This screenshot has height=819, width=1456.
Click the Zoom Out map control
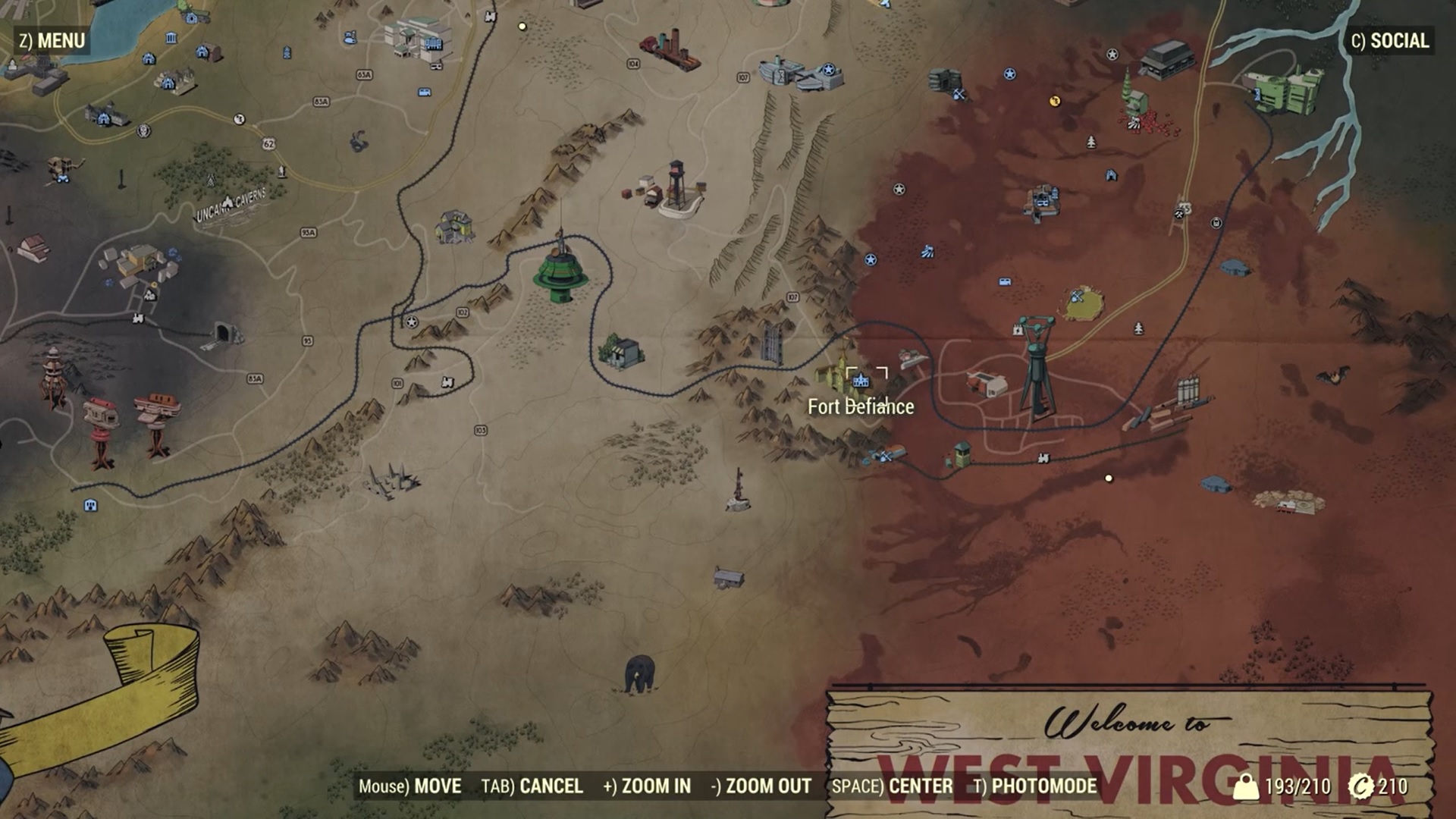pos(761,786)
